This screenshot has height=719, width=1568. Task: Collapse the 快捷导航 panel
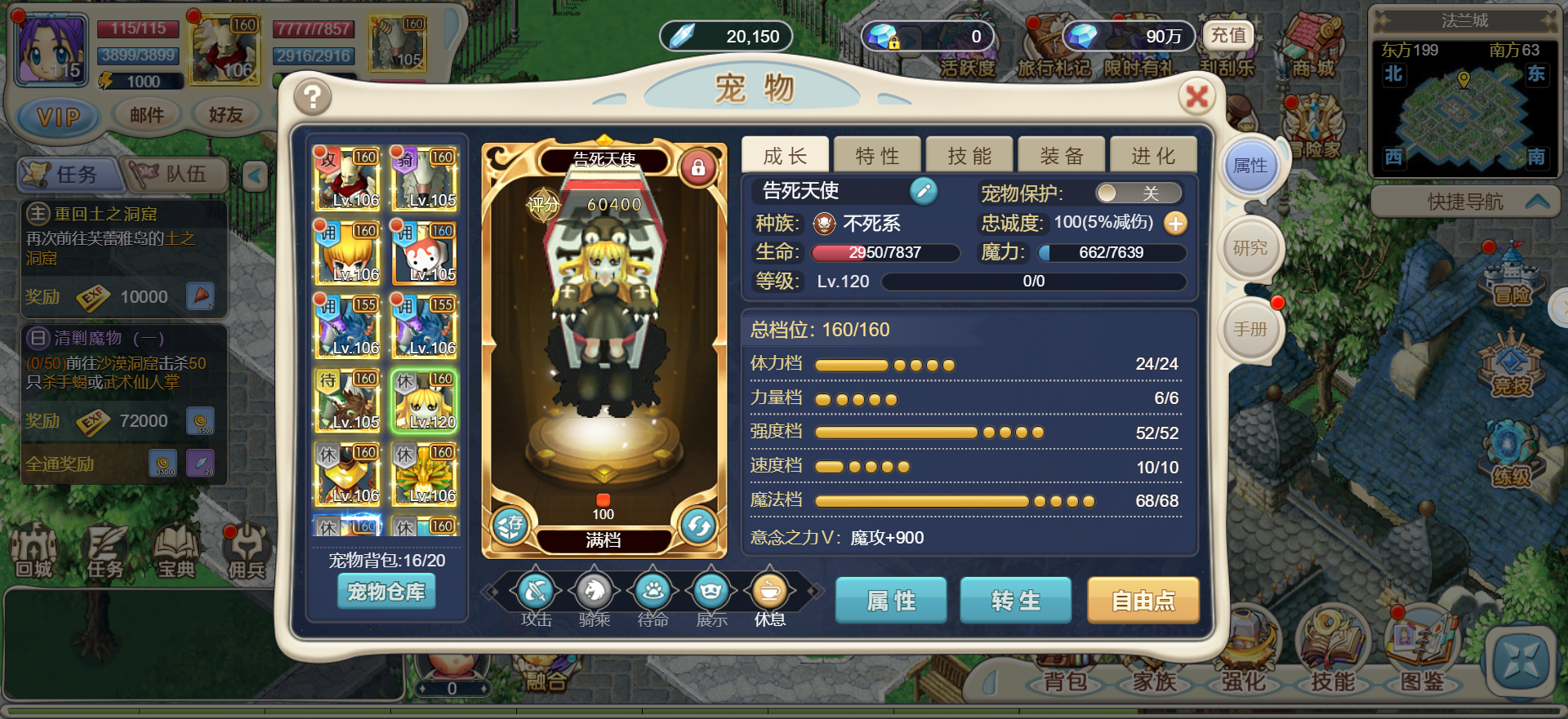[x=1534, y=202]
